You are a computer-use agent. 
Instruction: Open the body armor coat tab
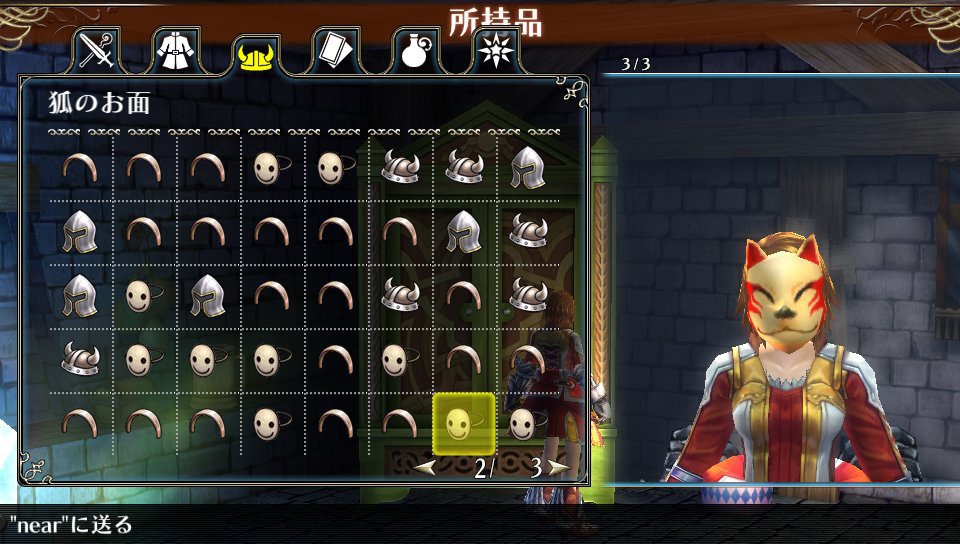tap(175, 51)
